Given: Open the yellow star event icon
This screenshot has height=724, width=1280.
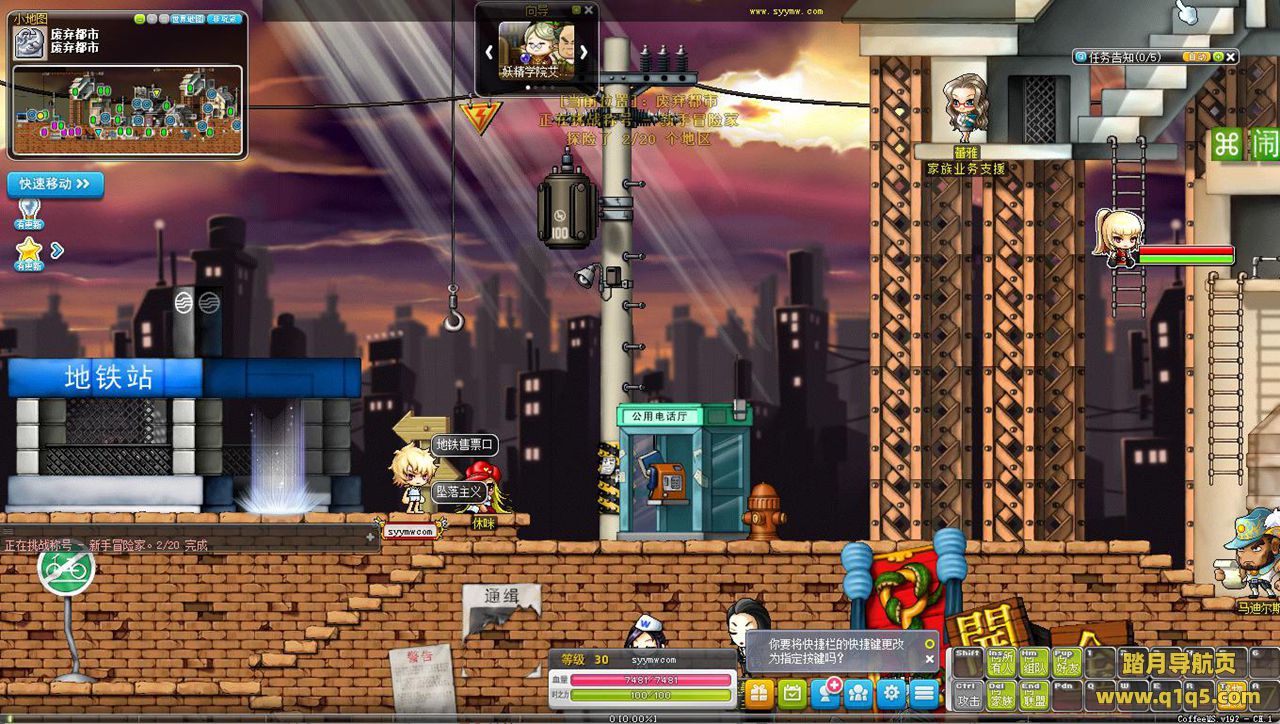Looking at the screenshot, I should coord(28,249).
